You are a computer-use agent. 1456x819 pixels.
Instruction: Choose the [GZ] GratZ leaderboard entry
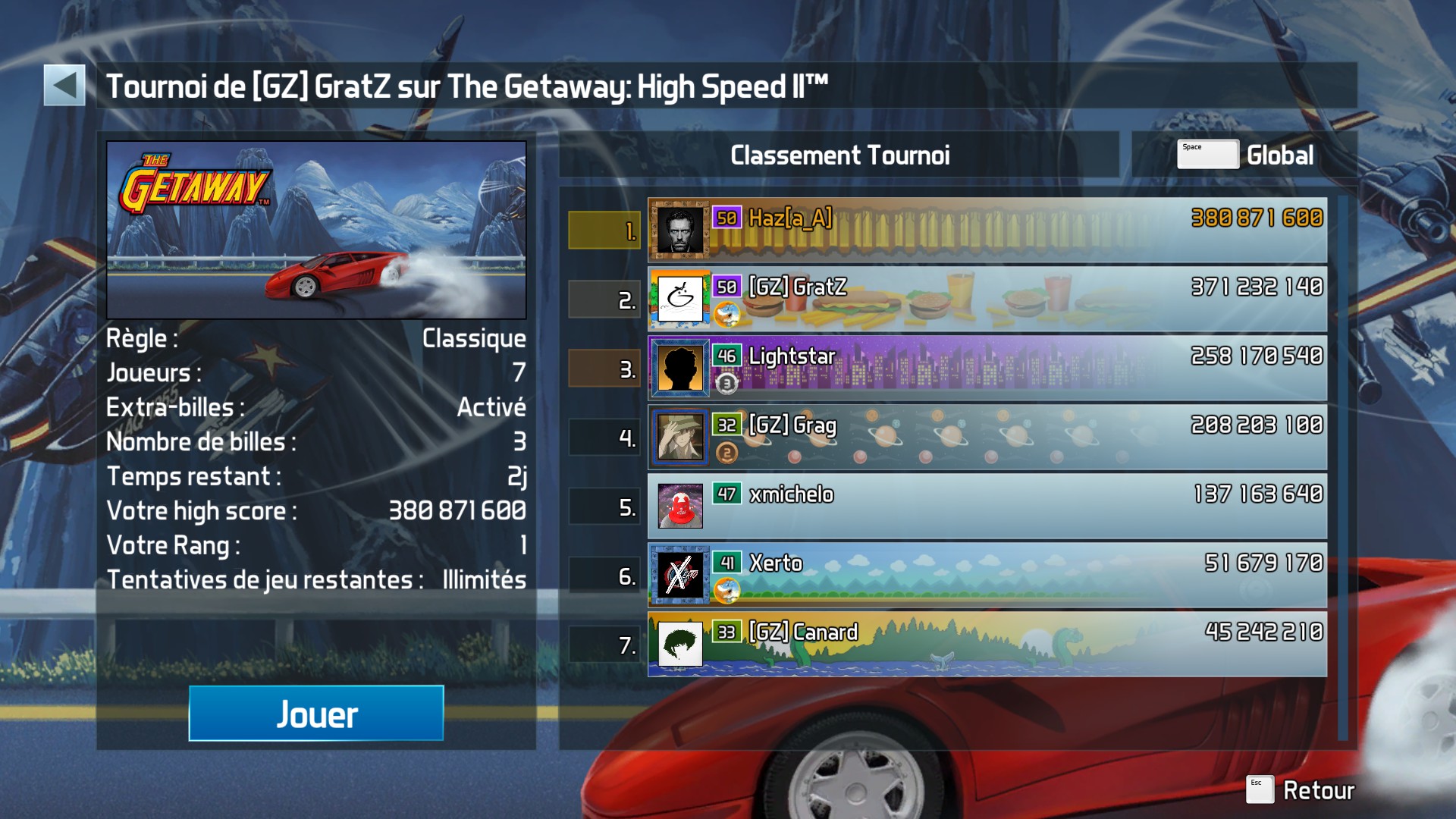(987, 300)
